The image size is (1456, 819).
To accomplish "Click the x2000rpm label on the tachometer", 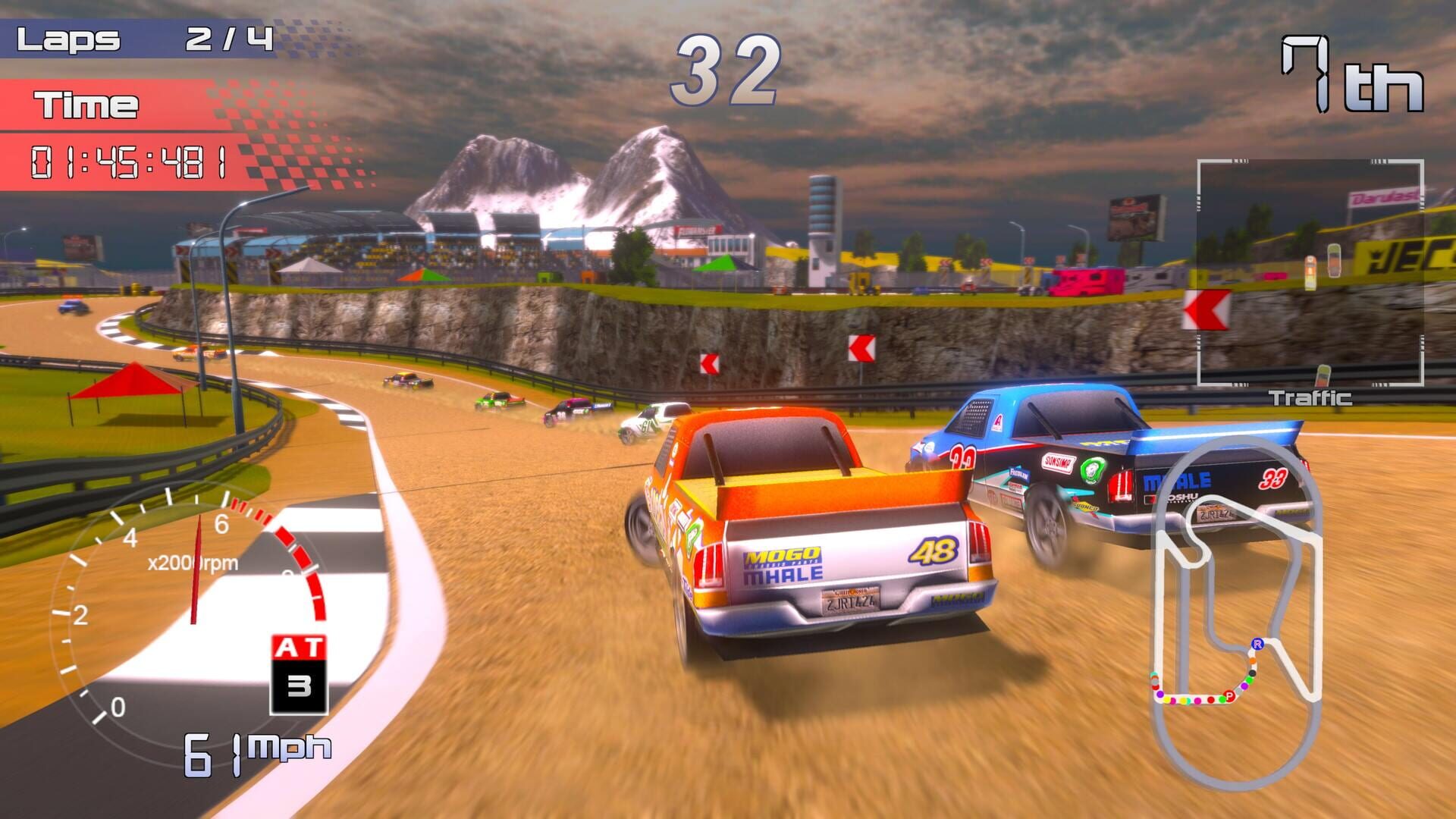I will (x=193, y=561).
